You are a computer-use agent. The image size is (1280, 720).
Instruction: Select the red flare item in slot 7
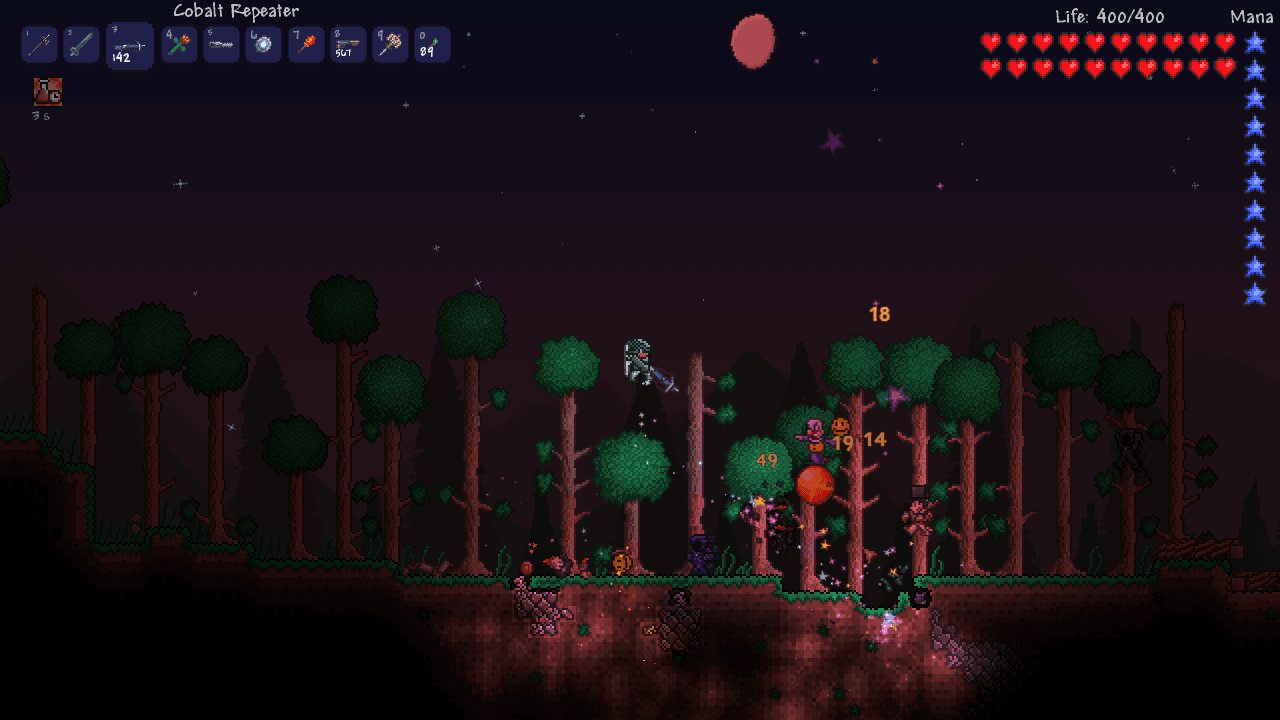[304, 44]
